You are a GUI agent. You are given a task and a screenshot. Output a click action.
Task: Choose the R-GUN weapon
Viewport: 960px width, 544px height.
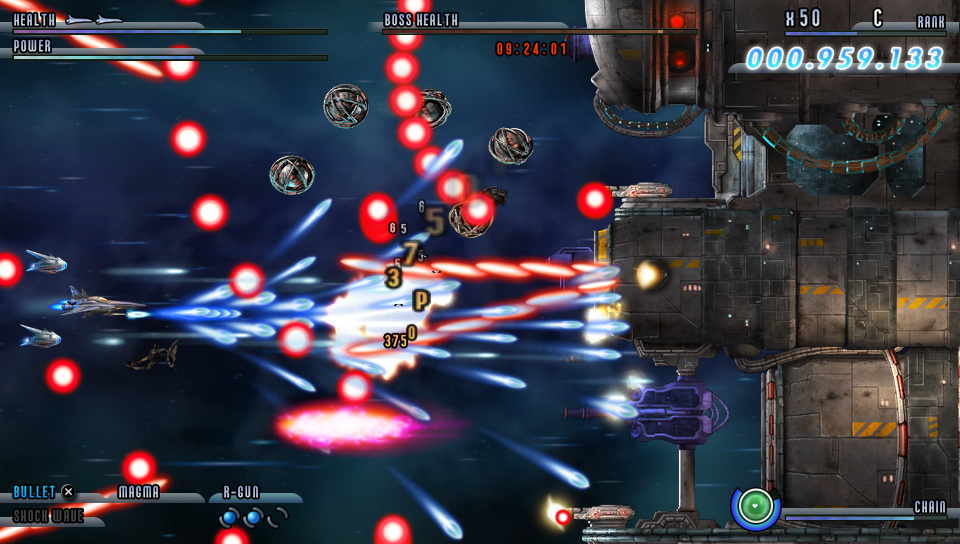[x=241, y=492]
